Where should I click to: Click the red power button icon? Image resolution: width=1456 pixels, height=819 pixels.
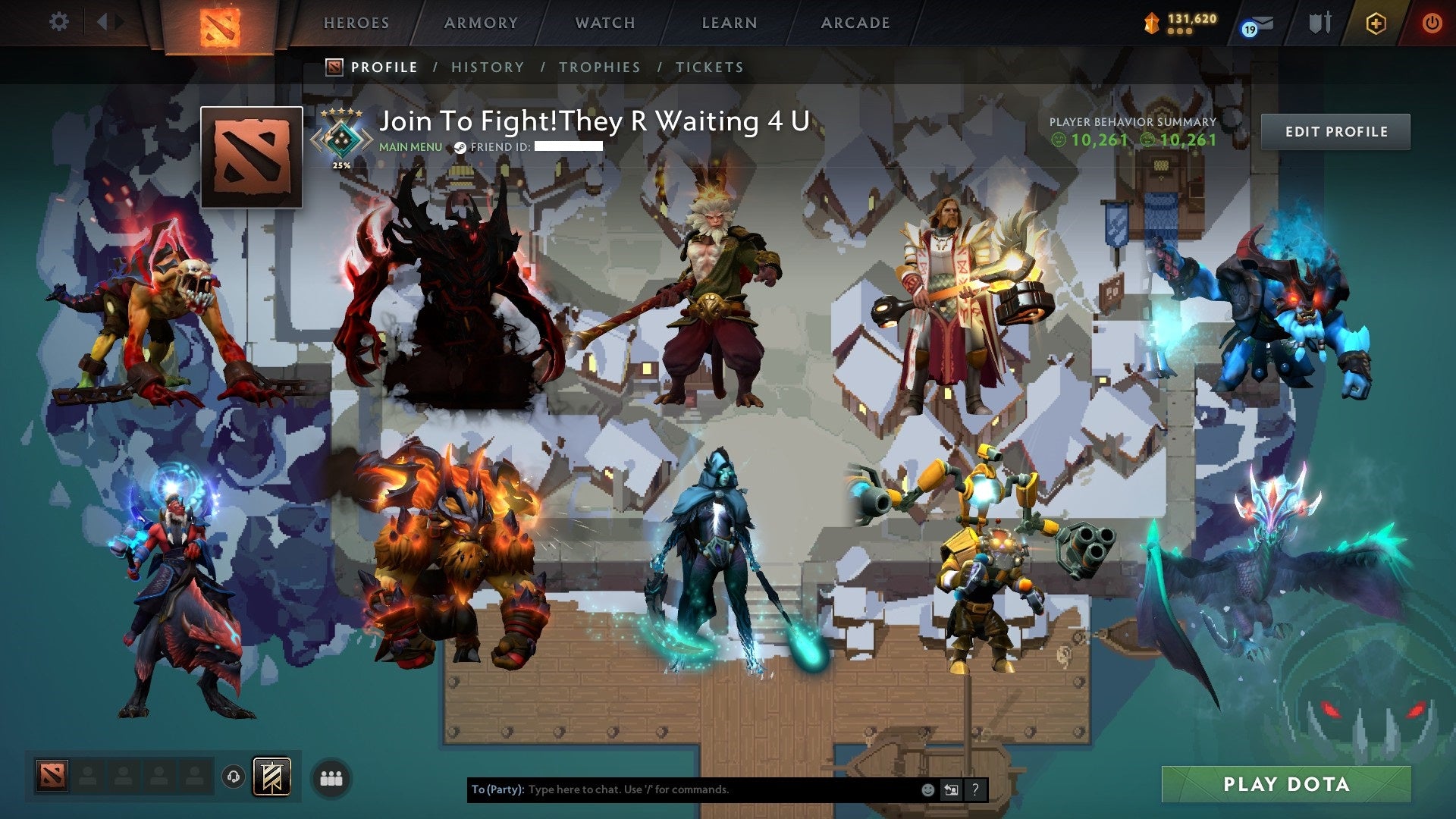point(1432,23)
